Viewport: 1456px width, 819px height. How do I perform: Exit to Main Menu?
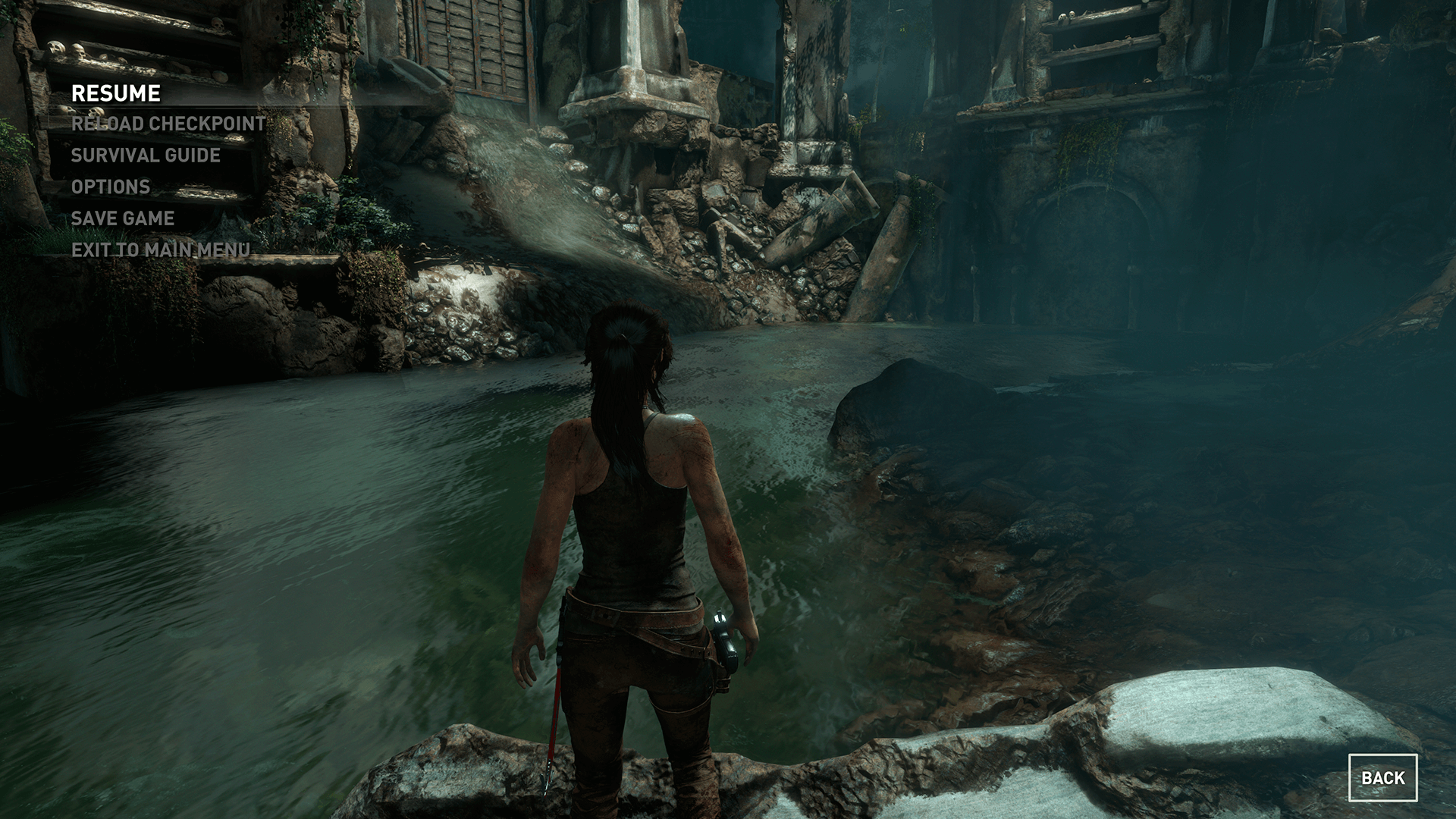[x=161, y=249]
